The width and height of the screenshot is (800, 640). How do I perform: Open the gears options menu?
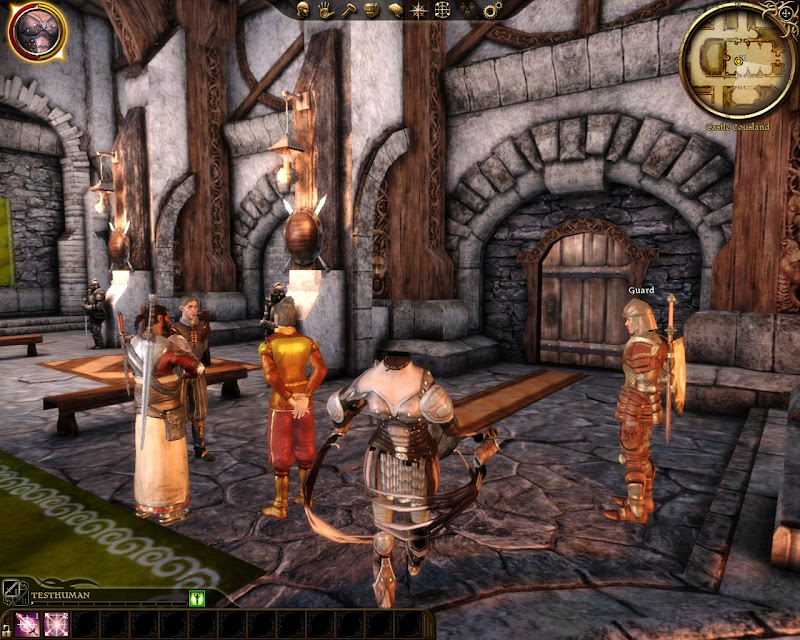tap(491, 9)
